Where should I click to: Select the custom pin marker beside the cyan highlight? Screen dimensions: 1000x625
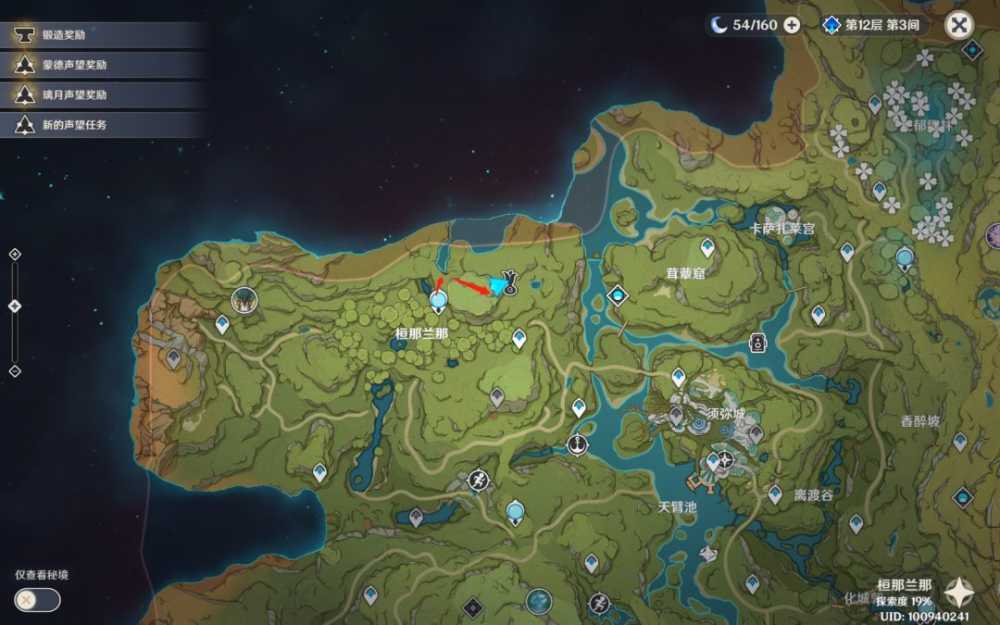[509, 281]
